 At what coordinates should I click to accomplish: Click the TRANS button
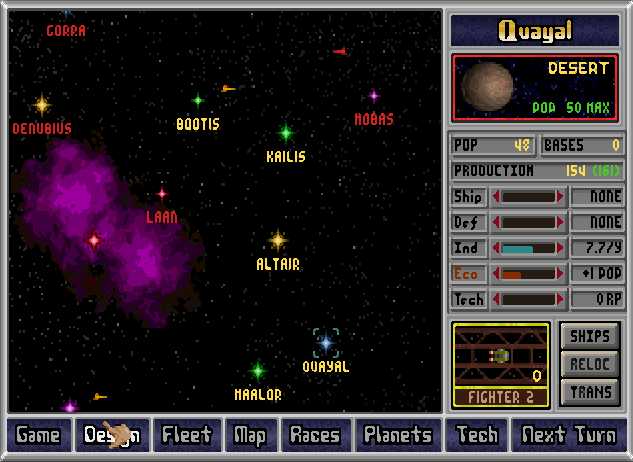coord(590,392)
